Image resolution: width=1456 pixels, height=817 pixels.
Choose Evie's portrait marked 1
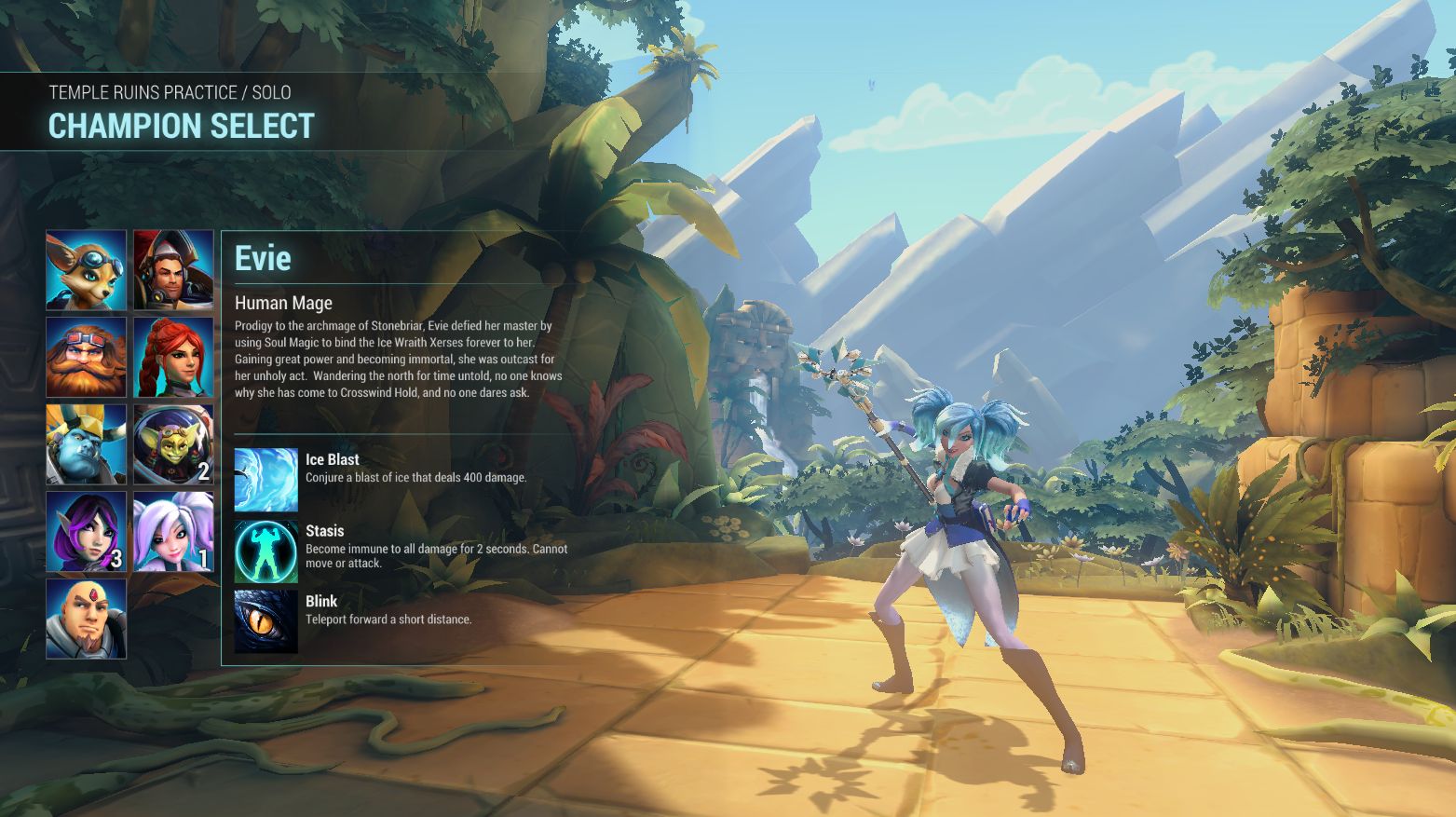173,531
